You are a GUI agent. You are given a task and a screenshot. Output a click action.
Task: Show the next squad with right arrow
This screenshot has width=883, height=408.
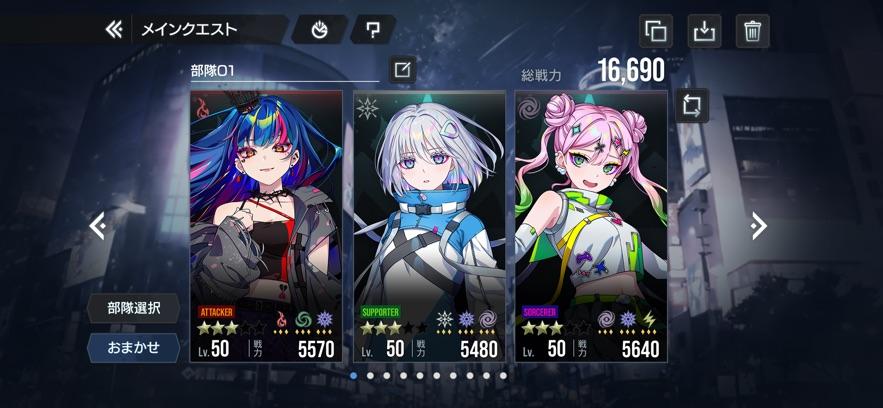tap(759, 226)
